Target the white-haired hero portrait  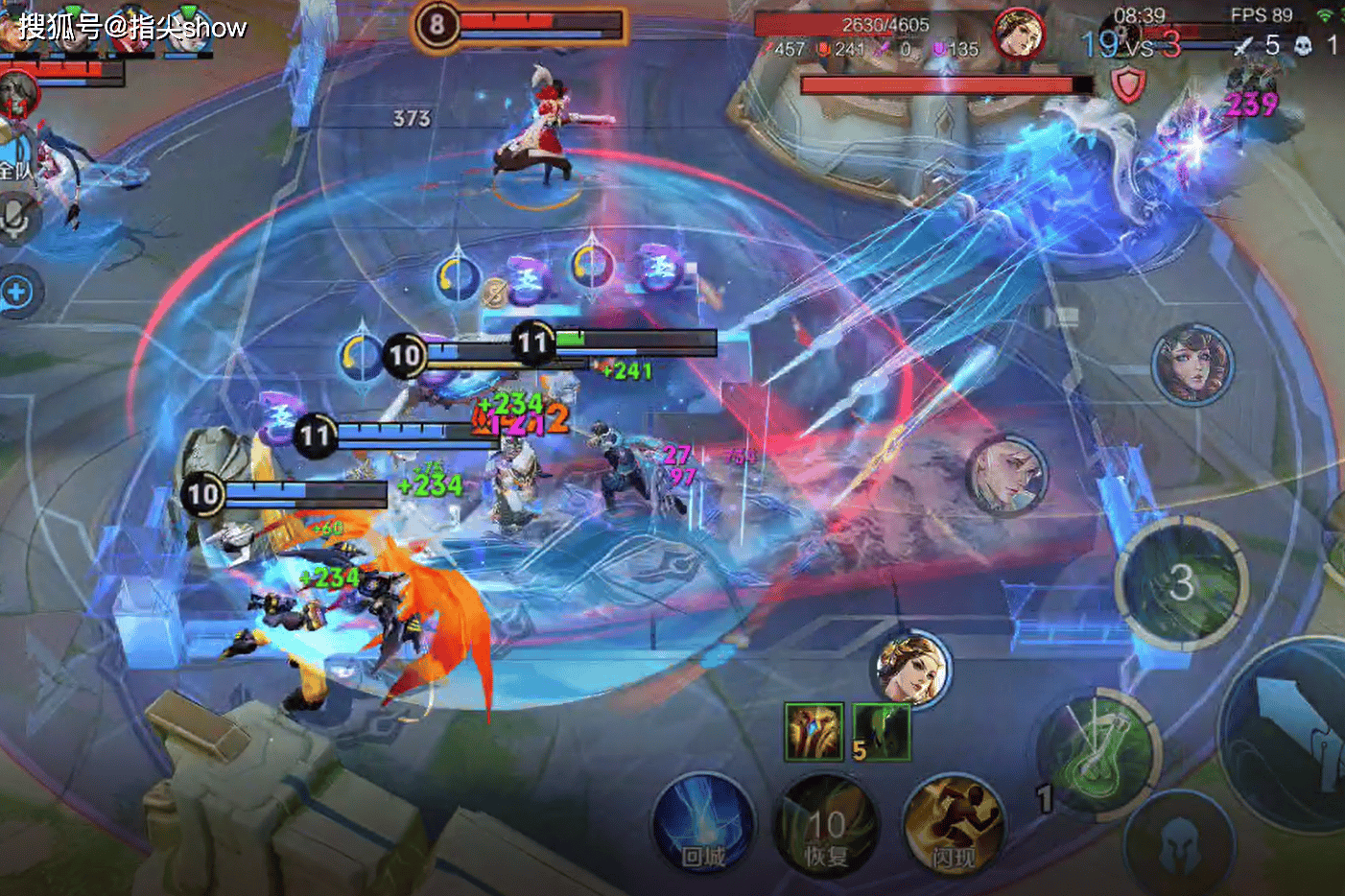tap(1006, 475)
